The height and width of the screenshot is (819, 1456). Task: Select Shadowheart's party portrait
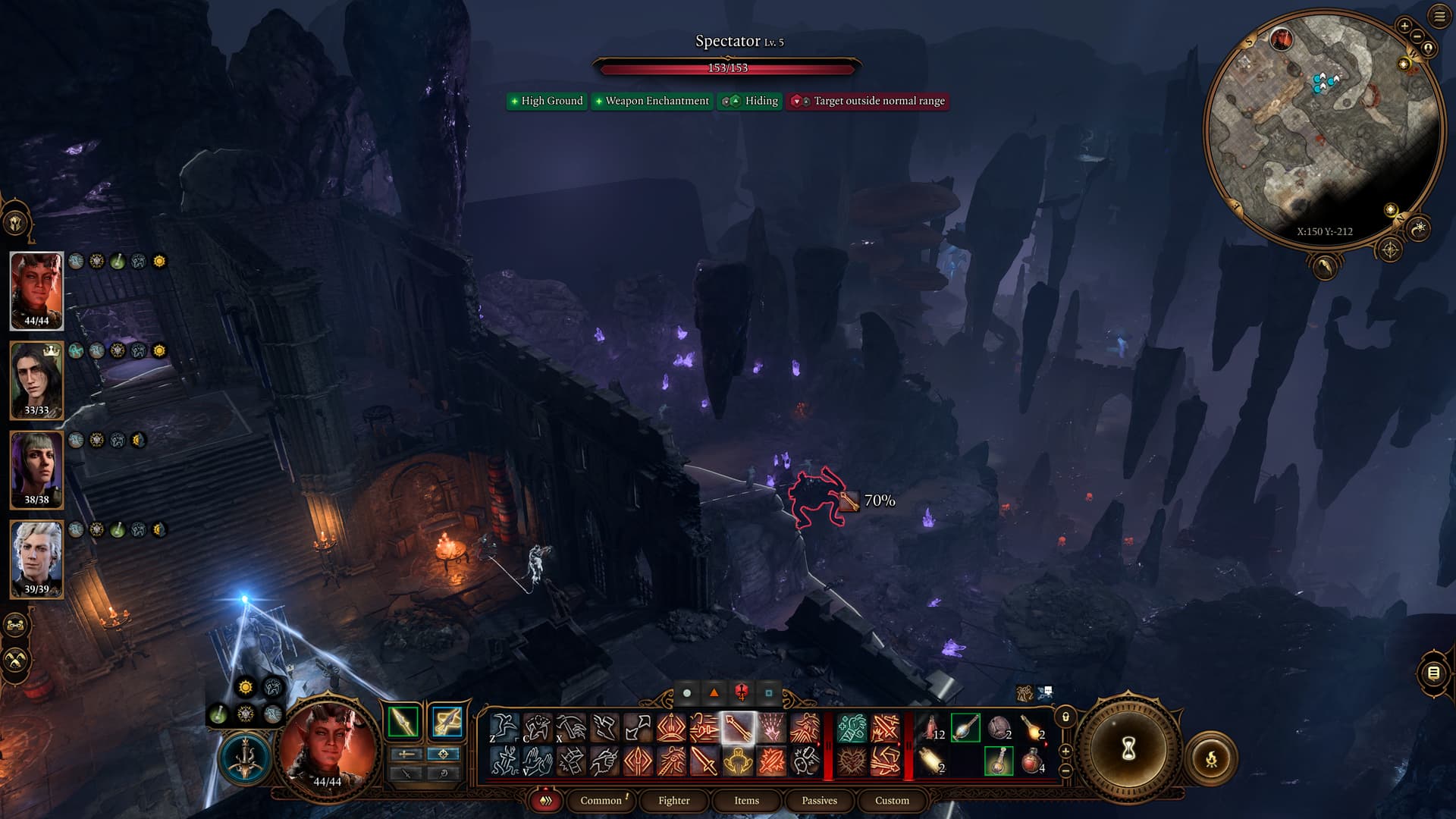[36, 469]
